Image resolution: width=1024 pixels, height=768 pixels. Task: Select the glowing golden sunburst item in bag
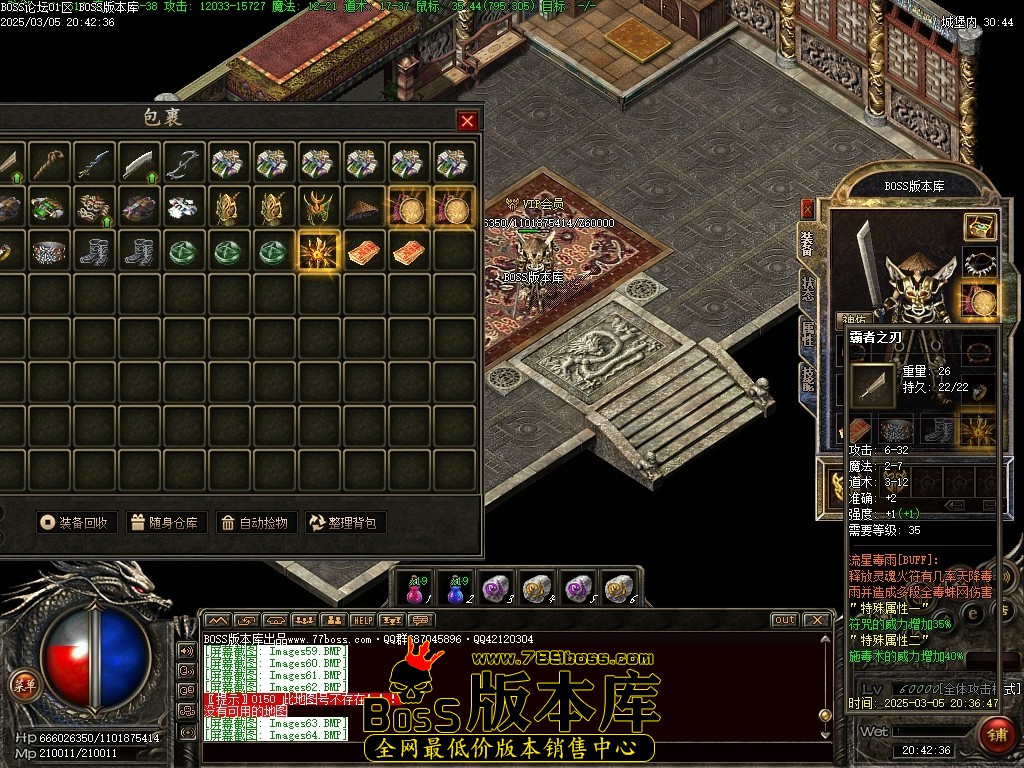pyautogui.click(x=319, y=251)
